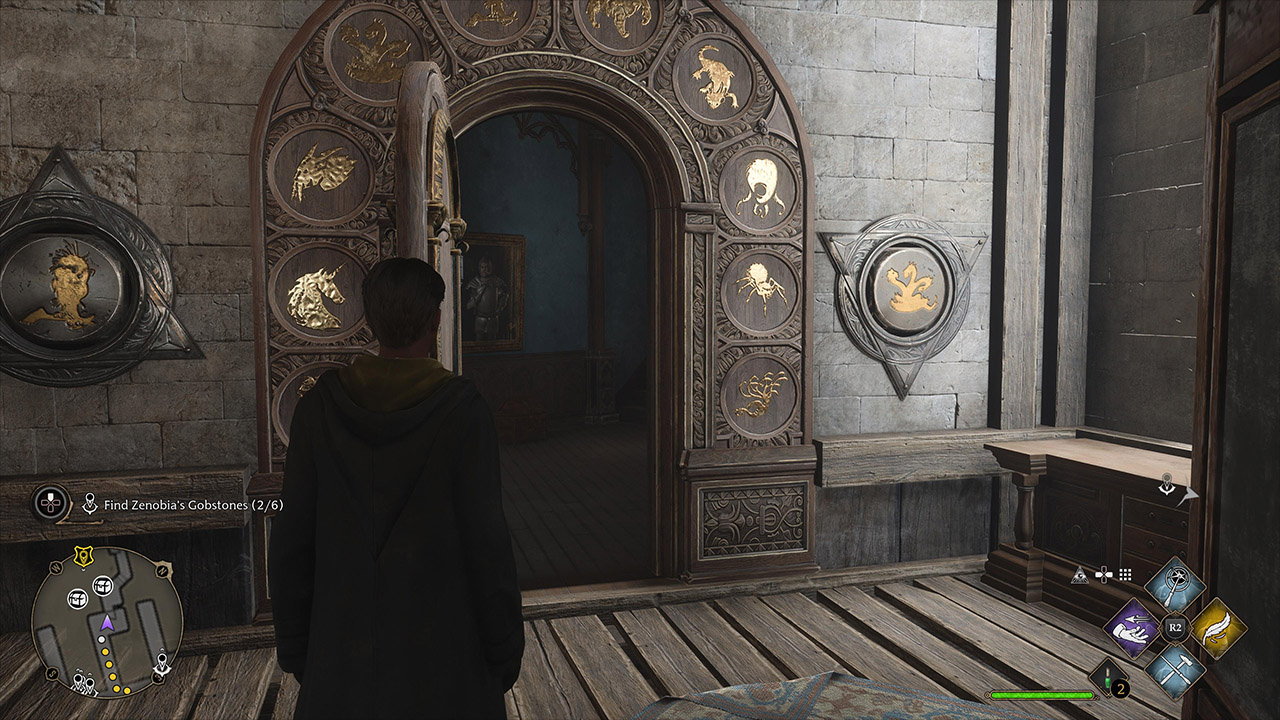
Task: Click the purple player arrow on the minimap
Action: point(108,622)
